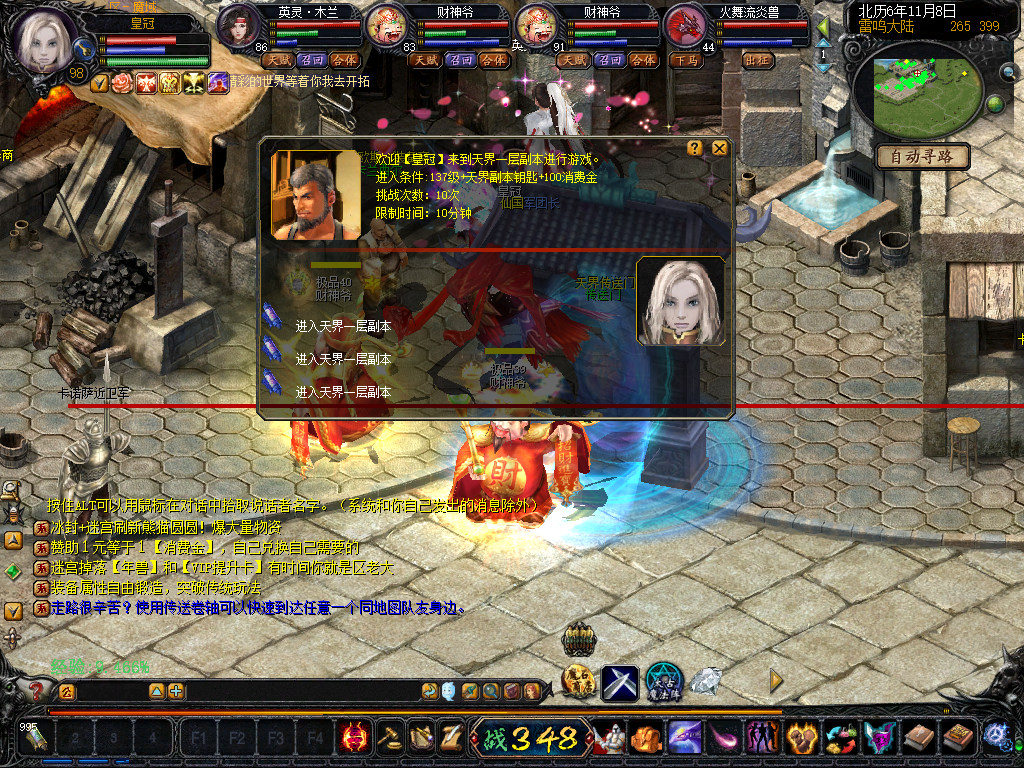Screen dimensions: 1024x768
Task: Select the 火舞流炎兽 red dragon portrait
Action: (x=686, y=26)
